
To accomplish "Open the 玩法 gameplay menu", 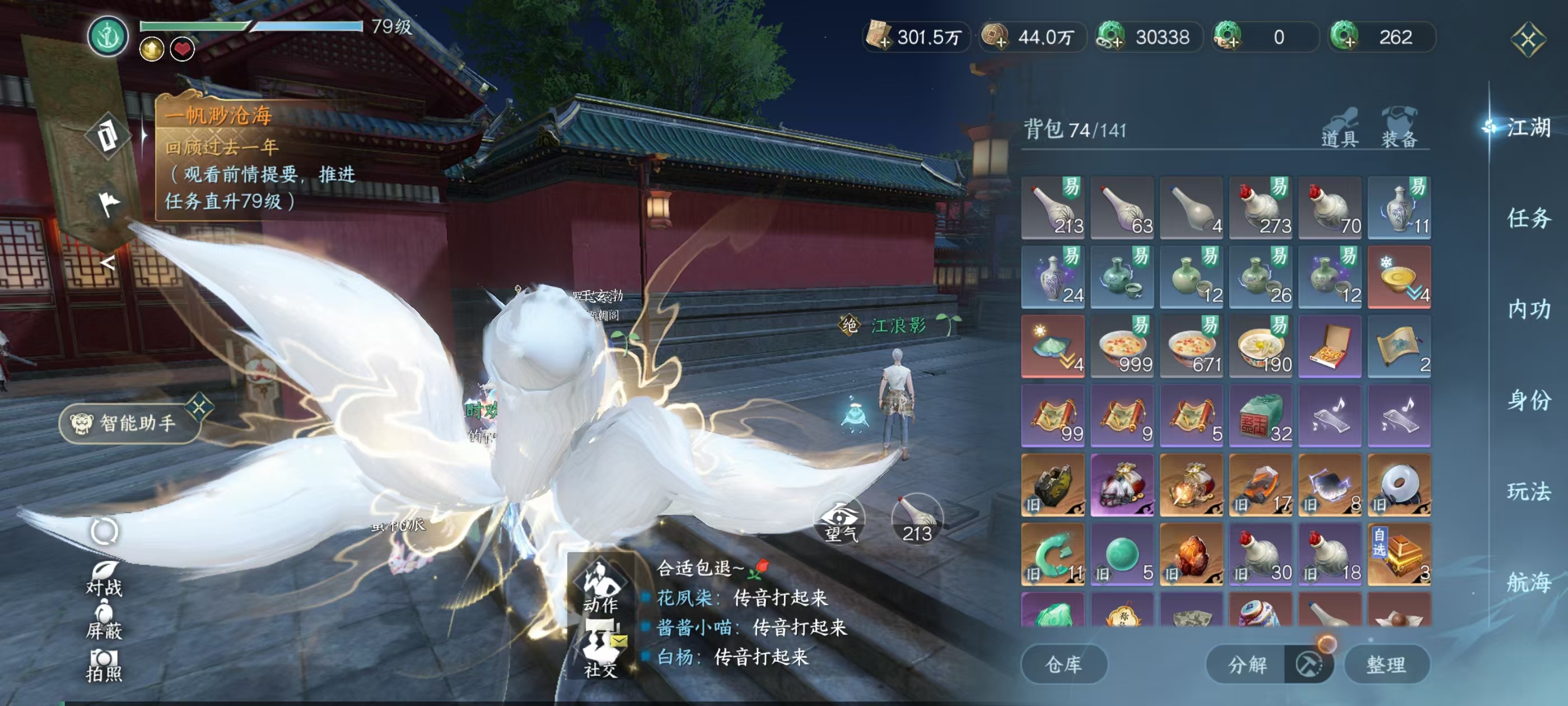I will [x=1528, y=491].
